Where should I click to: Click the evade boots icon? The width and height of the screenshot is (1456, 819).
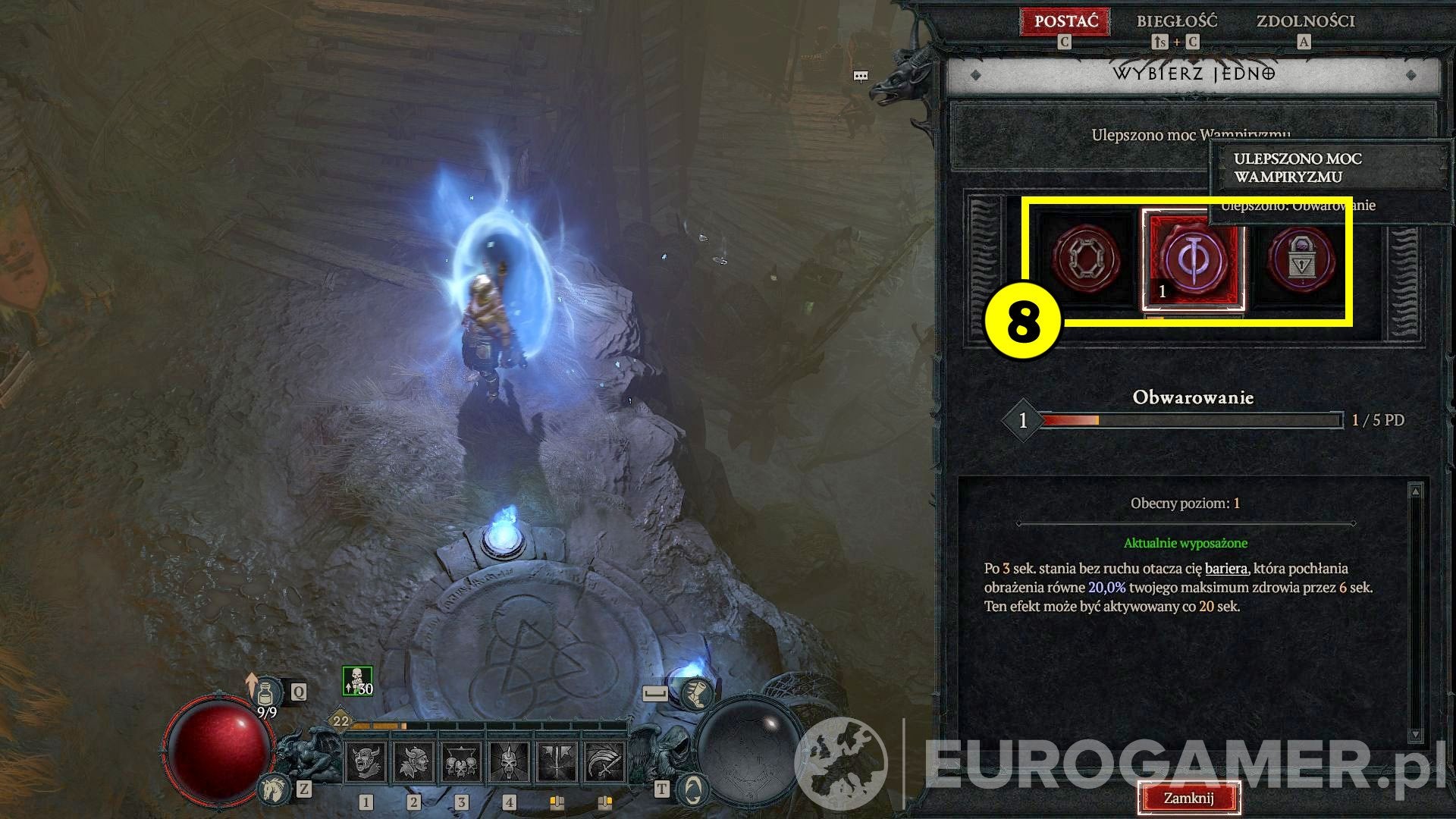pos(698,696)
